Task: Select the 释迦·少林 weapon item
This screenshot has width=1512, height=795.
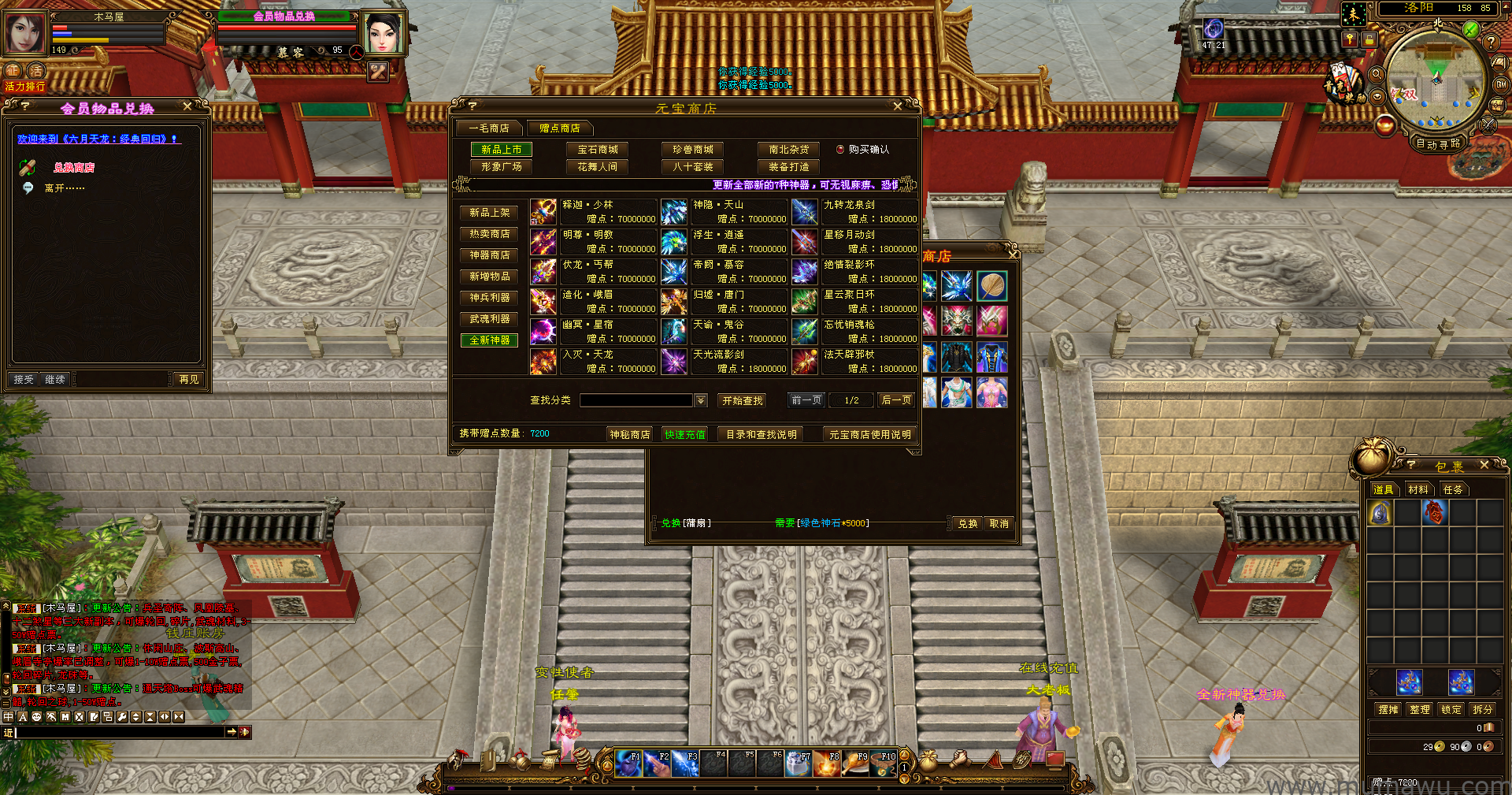Action: tap(595, 211)
